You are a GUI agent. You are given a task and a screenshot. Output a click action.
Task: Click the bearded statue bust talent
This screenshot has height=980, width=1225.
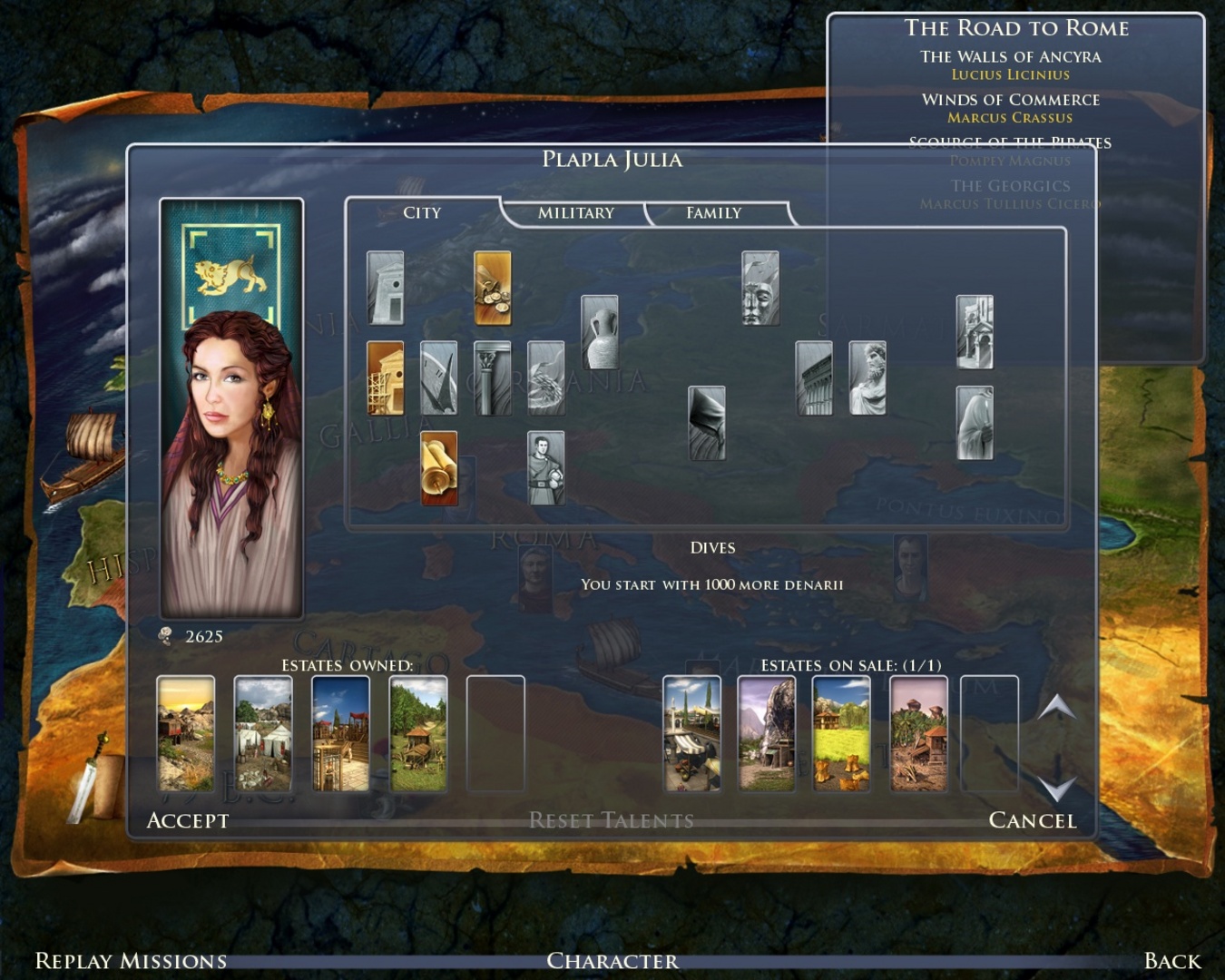[x=867, y=377]
